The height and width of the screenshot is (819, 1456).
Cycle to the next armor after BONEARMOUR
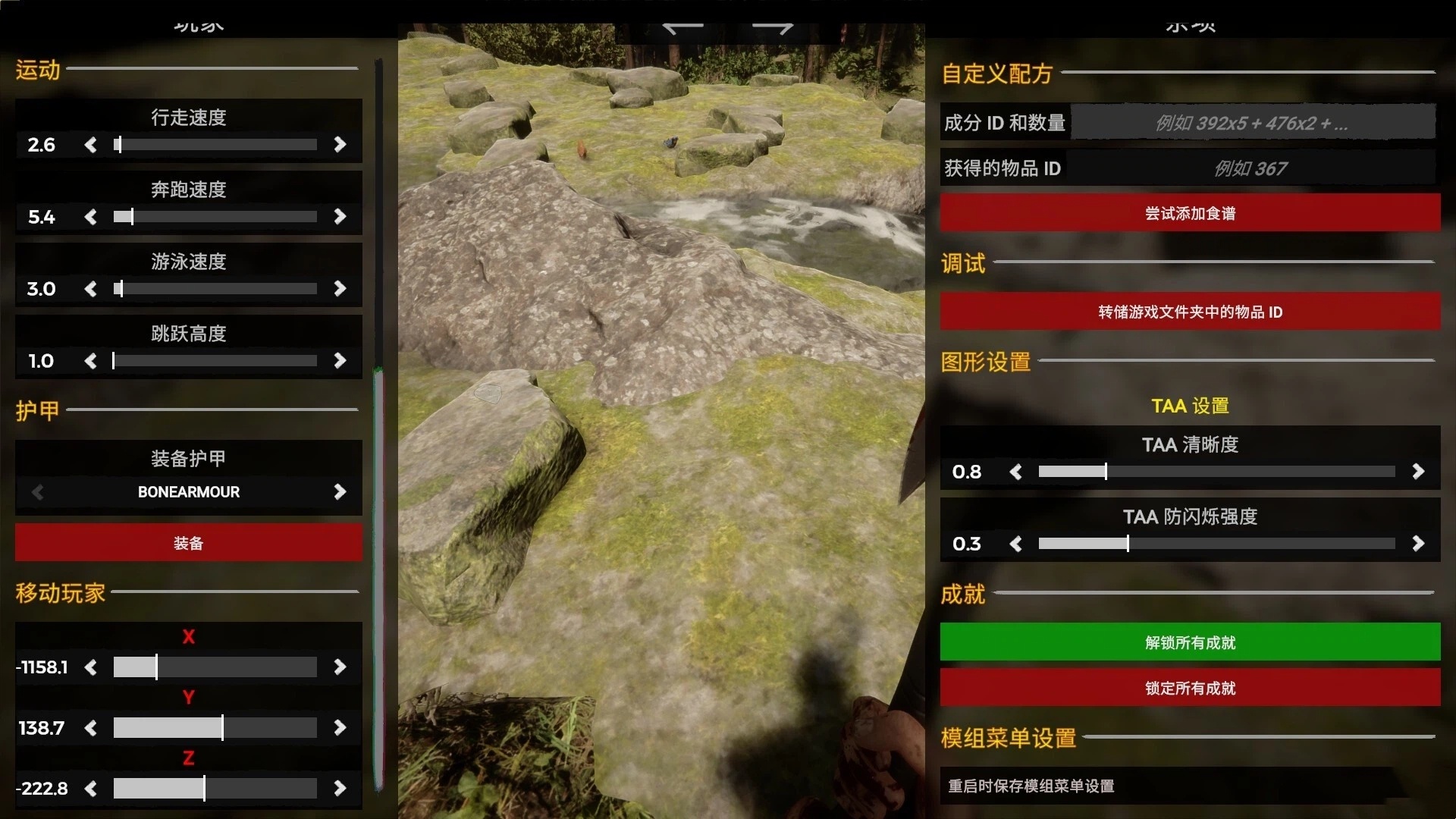340,491
